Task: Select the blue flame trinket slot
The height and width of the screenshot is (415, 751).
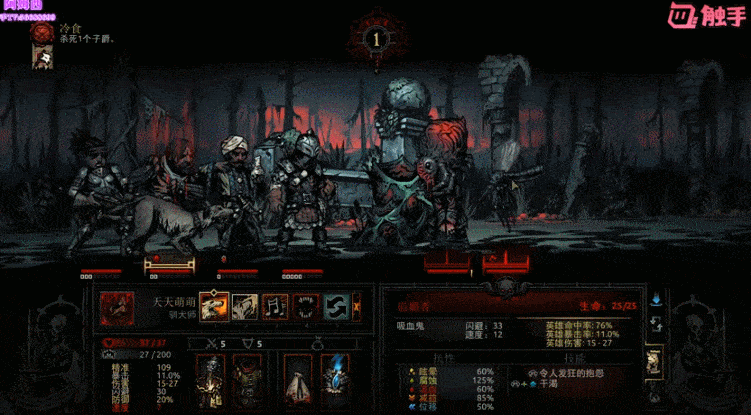Action: [x=333, y=379]
